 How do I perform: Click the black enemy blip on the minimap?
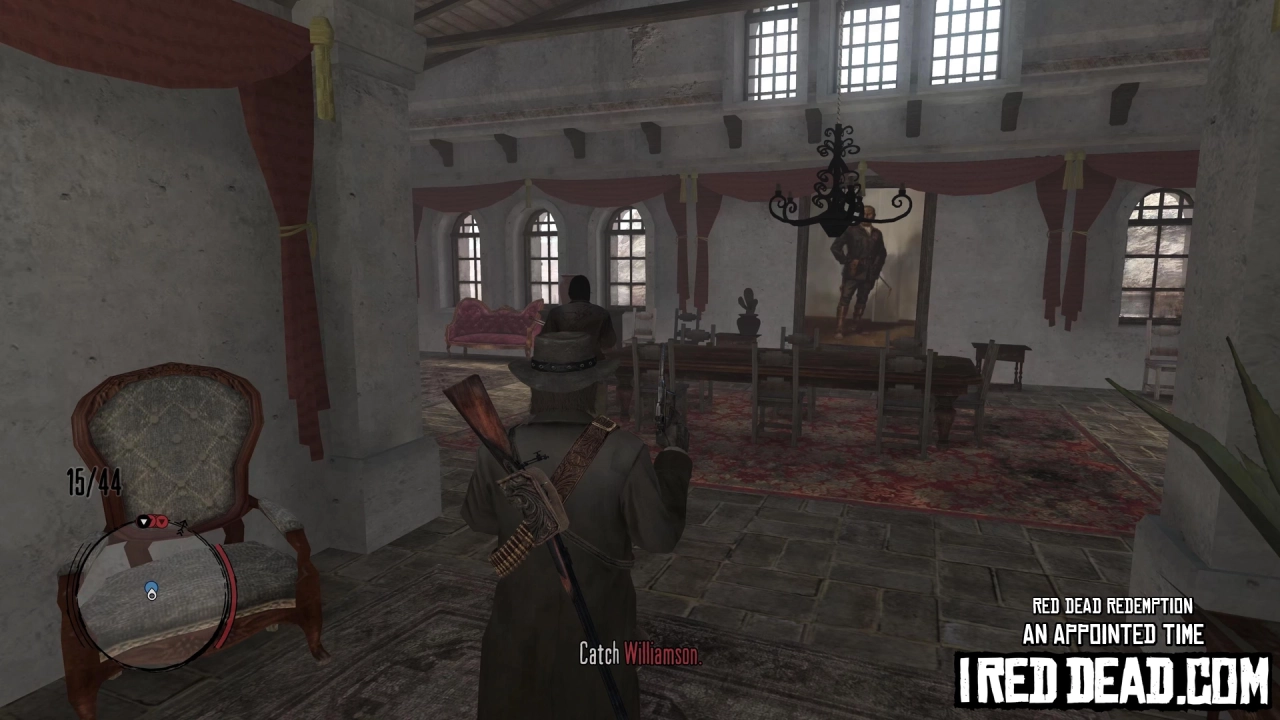142,522
